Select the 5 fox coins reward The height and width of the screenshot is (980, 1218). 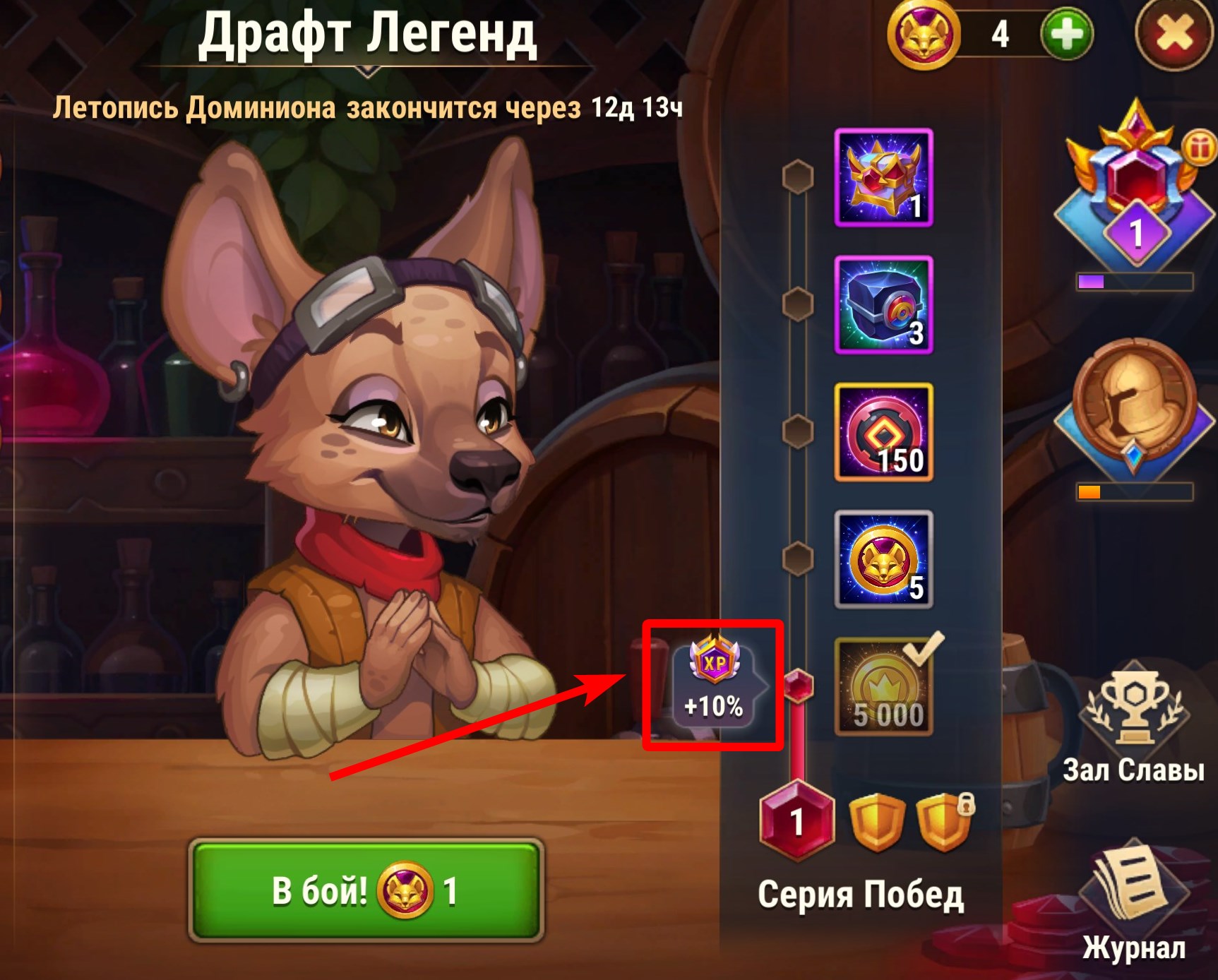click(x=883, y=559)
